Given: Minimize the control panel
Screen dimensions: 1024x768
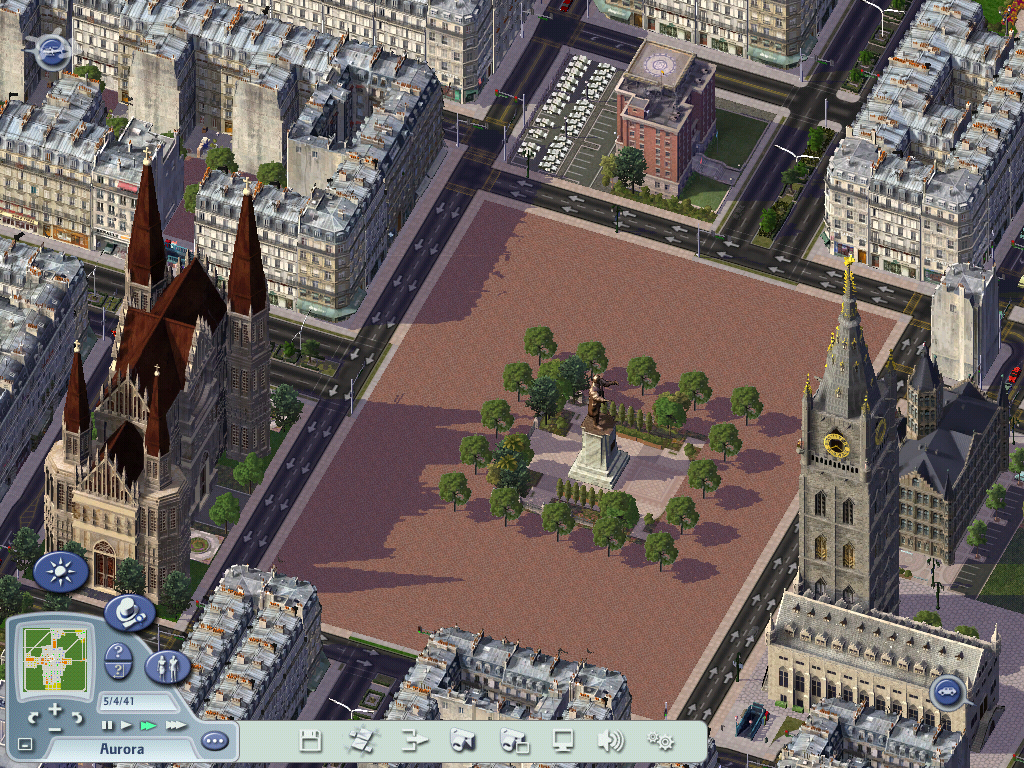Looking at the screenshot, I should coord(25,744).
